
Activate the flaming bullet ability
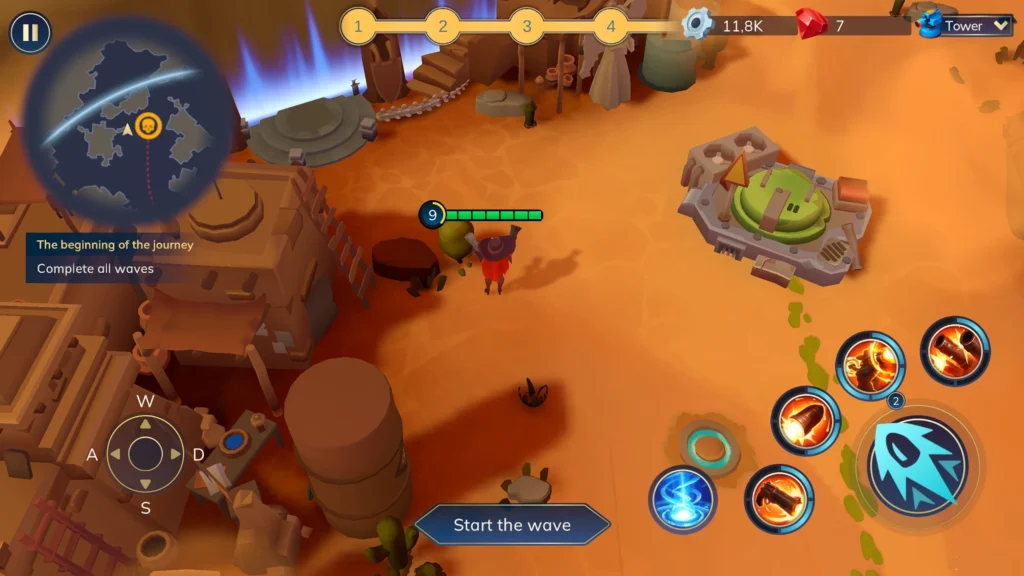tap(805, 420)
